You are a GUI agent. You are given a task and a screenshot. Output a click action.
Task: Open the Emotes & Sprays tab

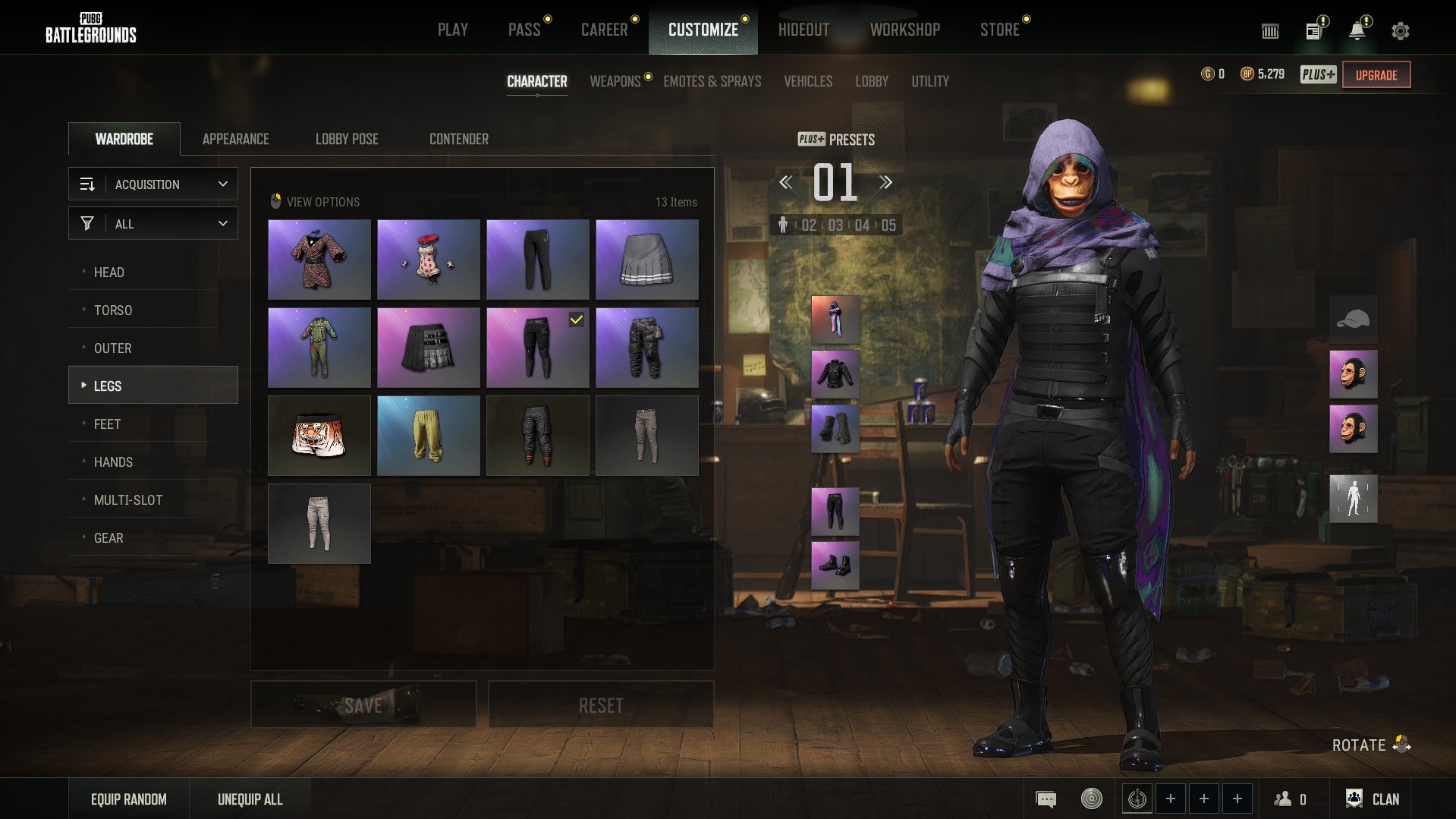712,81
